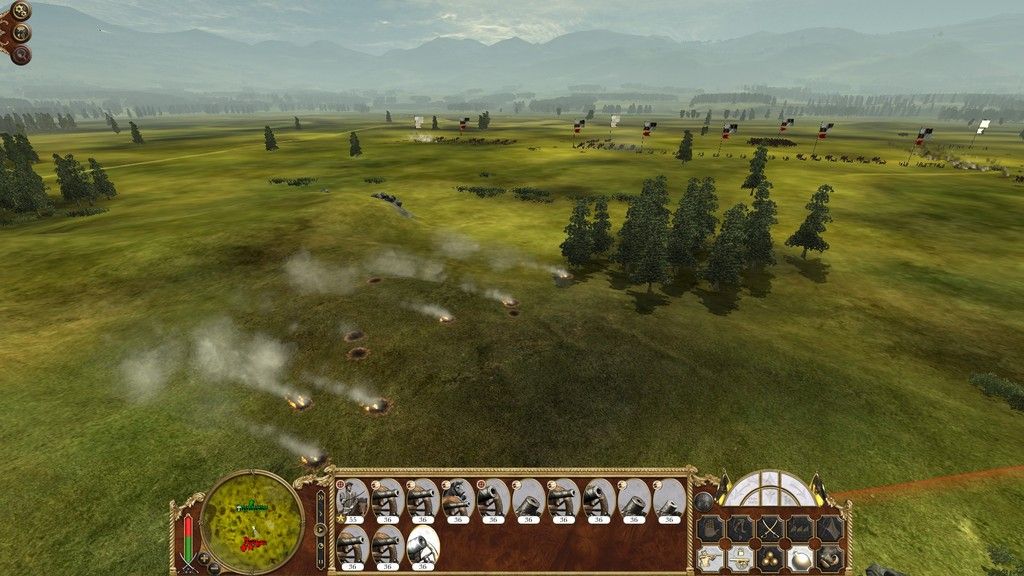This screenshot has width=1024, height=576.
Task: Select the horse artillery unit card
Action: (x=456, y=497)
